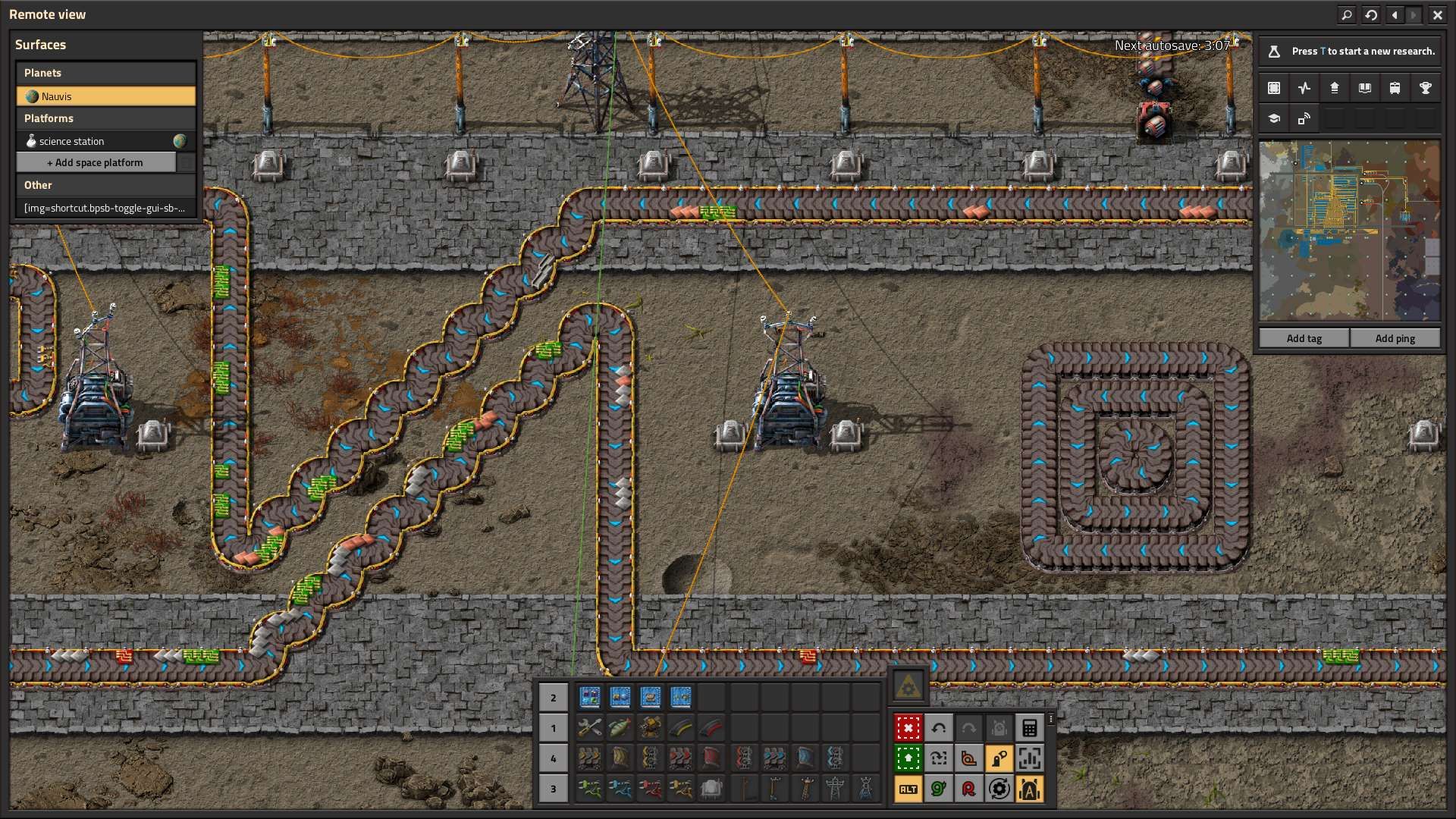Viewport: 1456px width, 819px height.
Task: Click the Add ping button
Action: (x=1395, y=338)
